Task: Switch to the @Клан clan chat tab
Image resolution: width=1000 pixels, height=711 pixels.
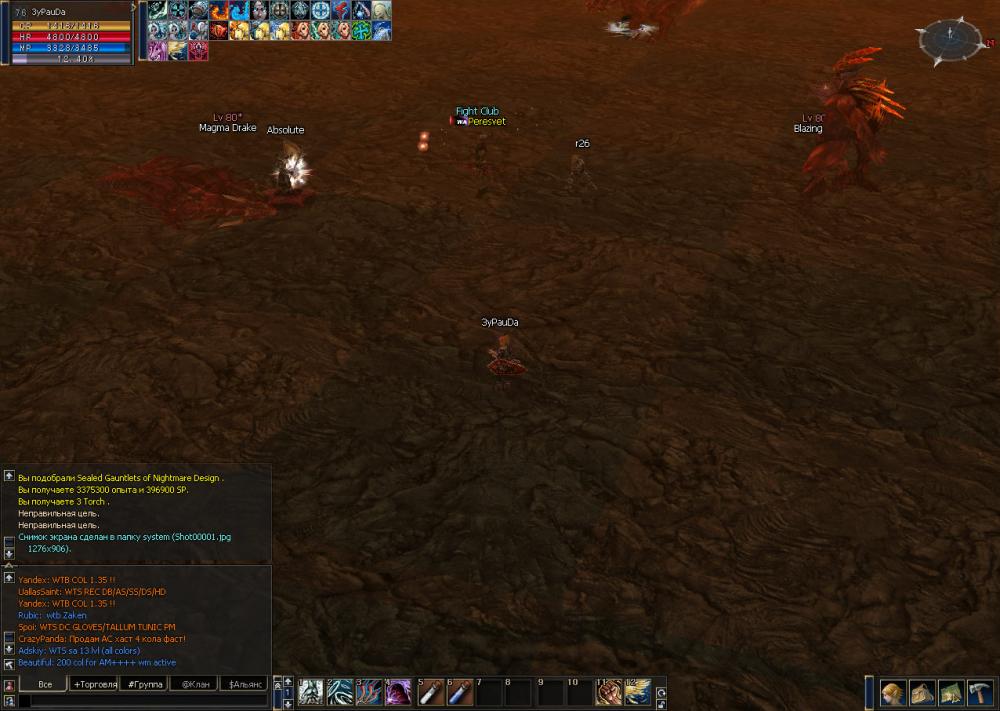Action: point(193,684)
